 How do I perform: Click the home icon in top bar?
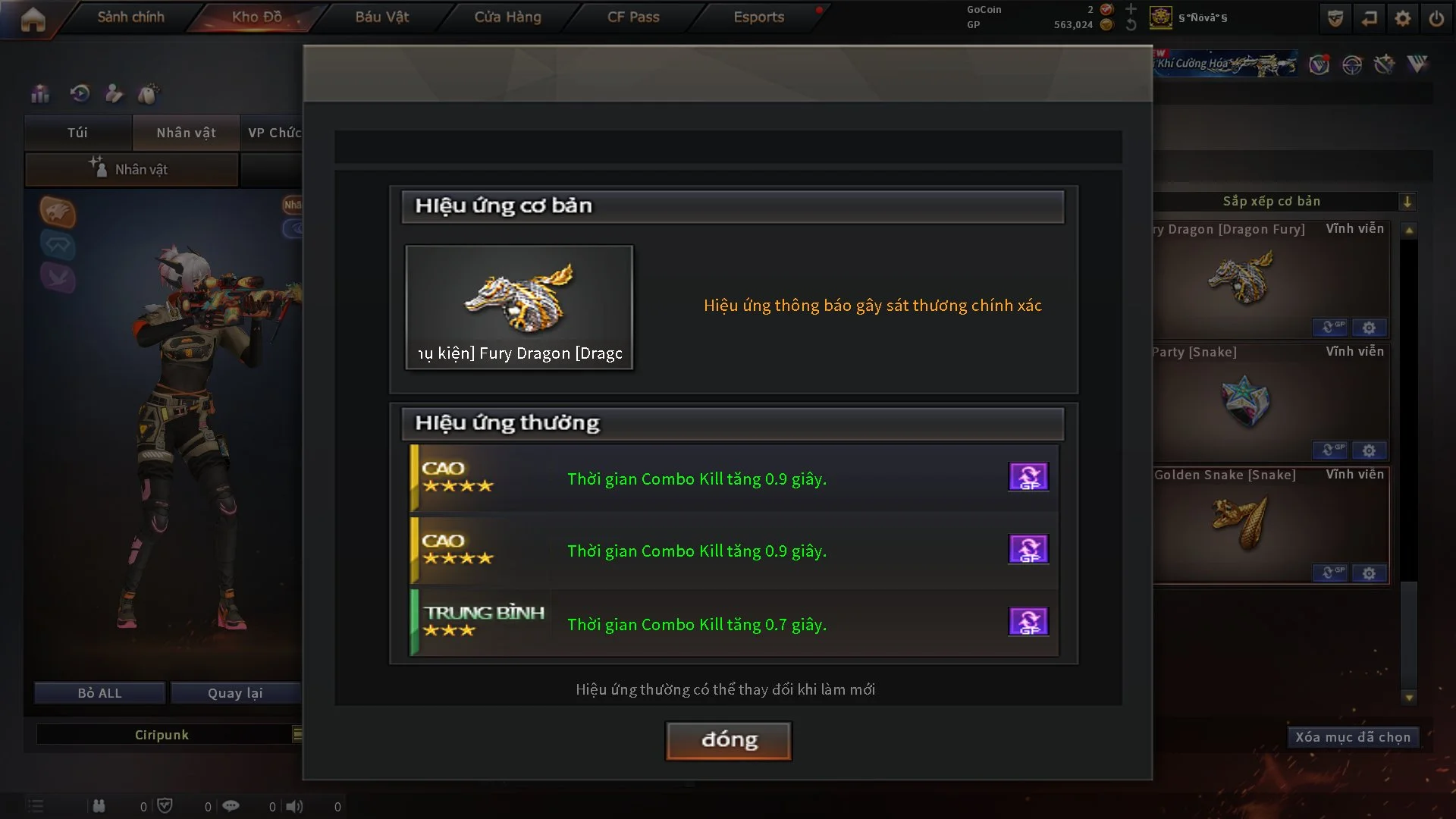pos(33,19)
